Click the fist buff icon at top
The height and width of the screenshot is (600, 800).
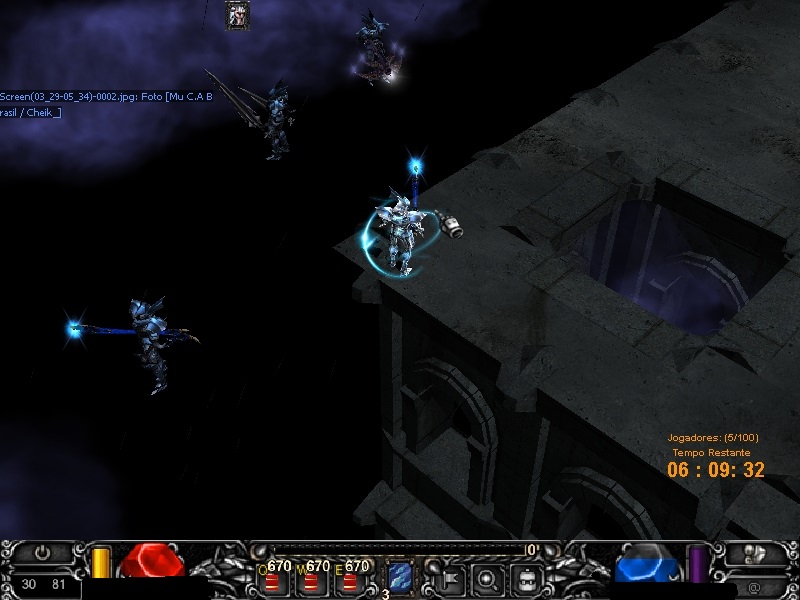[x=238, y=15]
